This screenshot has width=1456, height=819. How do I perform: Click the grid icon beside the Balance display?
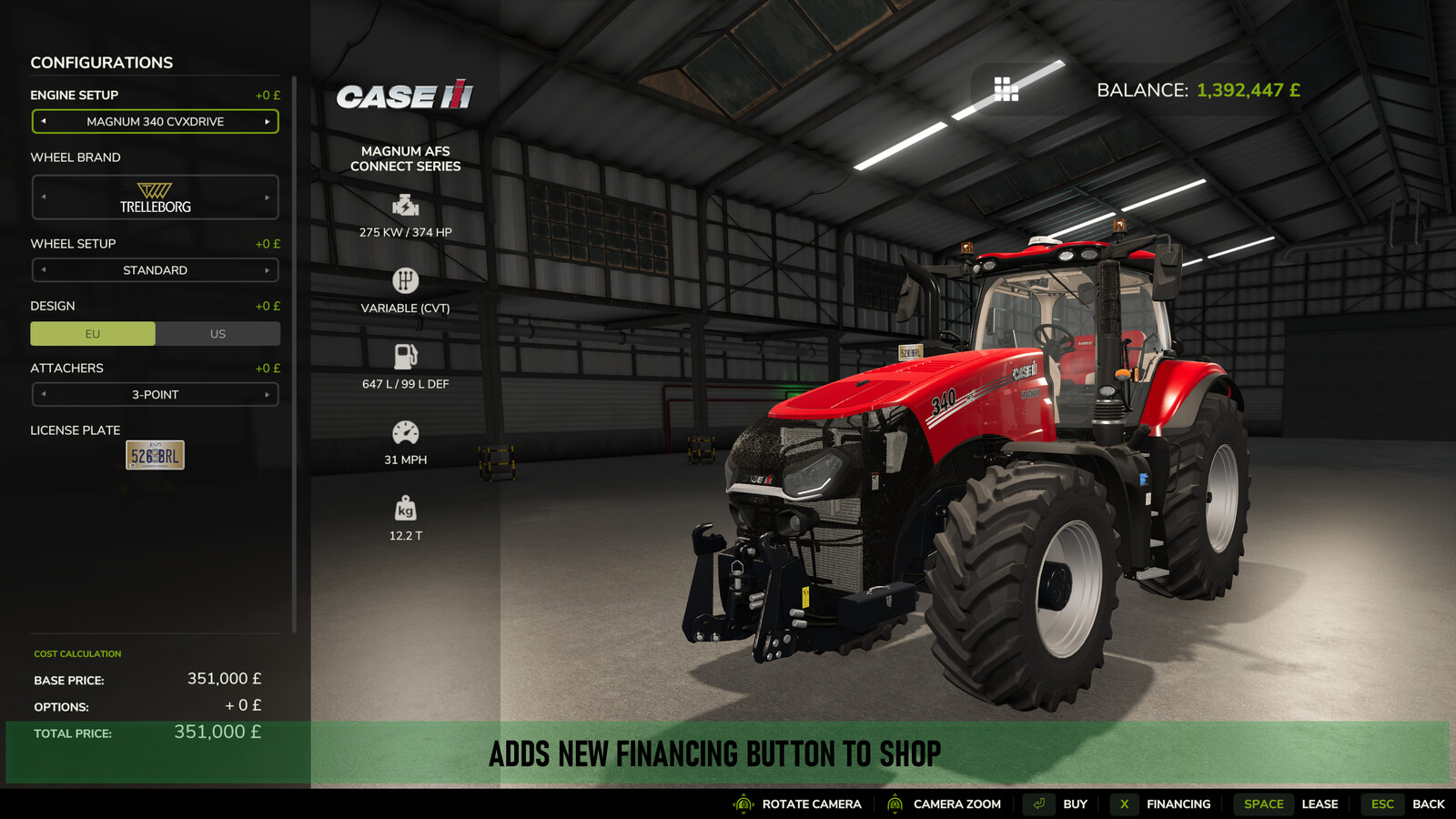(x=1005, y=90)
